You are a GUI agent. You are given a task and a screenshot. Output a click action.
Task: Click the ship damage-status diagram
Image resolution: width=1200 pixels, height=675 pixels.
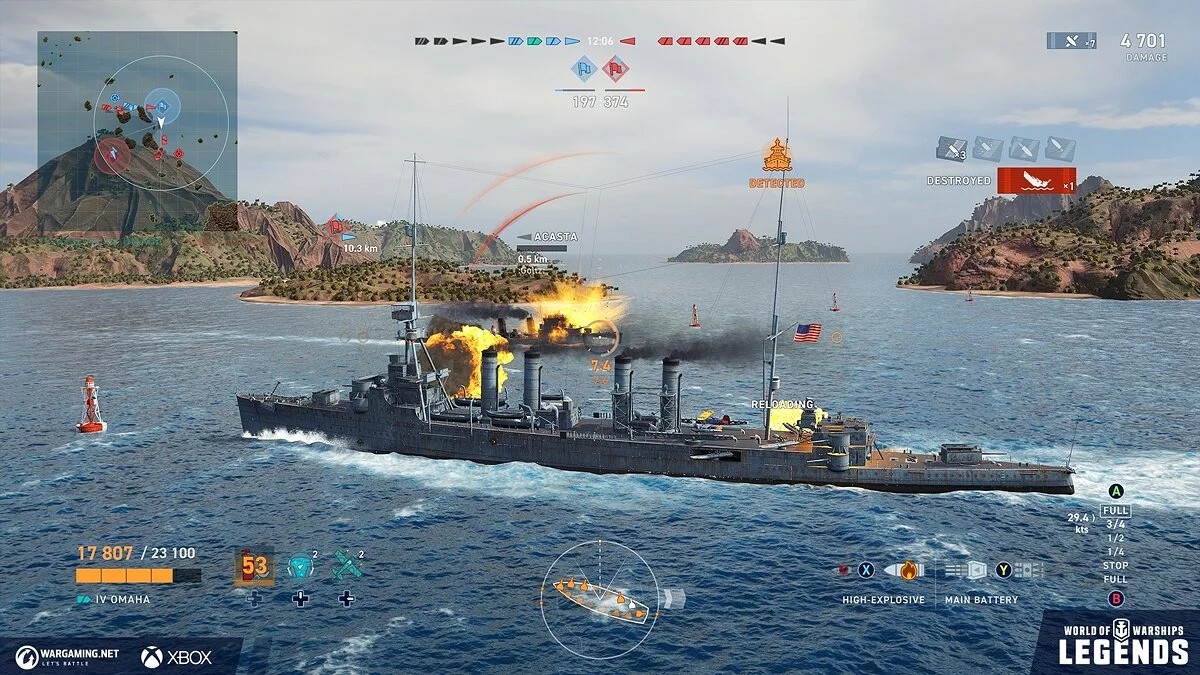point(600,597)
